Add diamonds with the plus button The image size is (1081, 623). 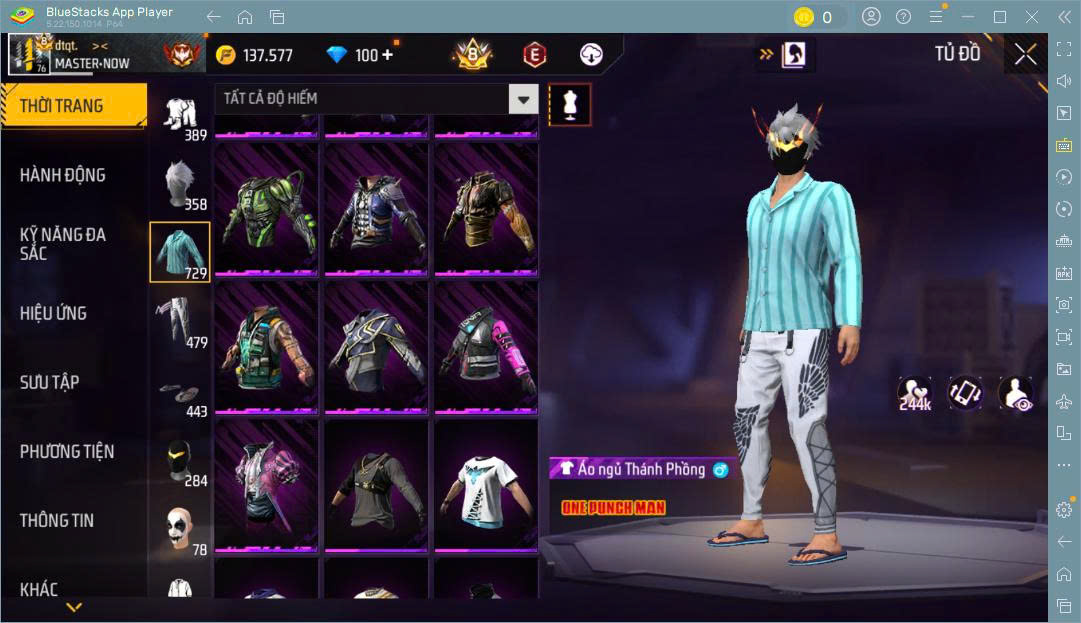pos(387,55)
